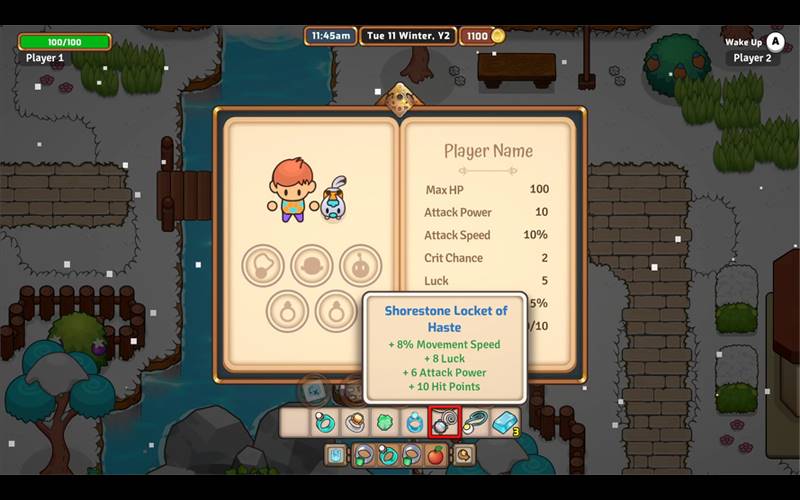This screenshot has height=500, width=800.
Task: Click the dice icon atop the book
Action: point(400,100)
